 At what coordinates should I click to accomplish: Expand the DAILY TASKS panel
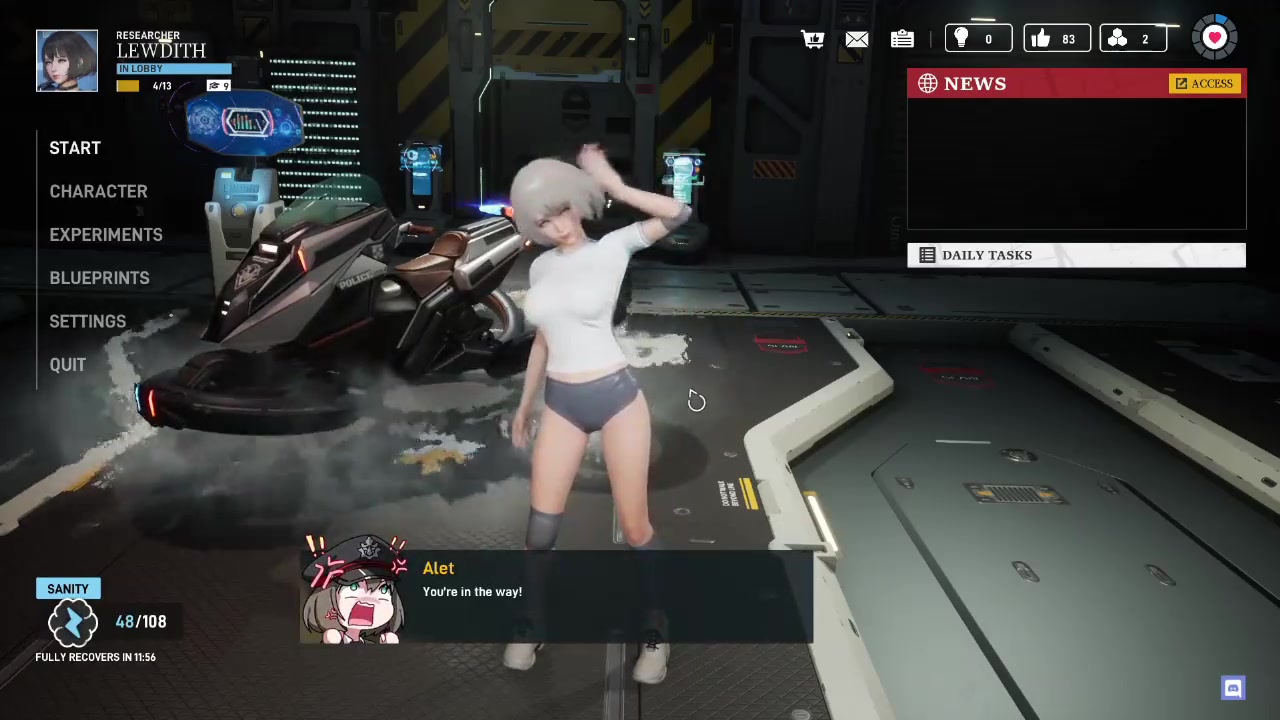tap(1076, 255)
